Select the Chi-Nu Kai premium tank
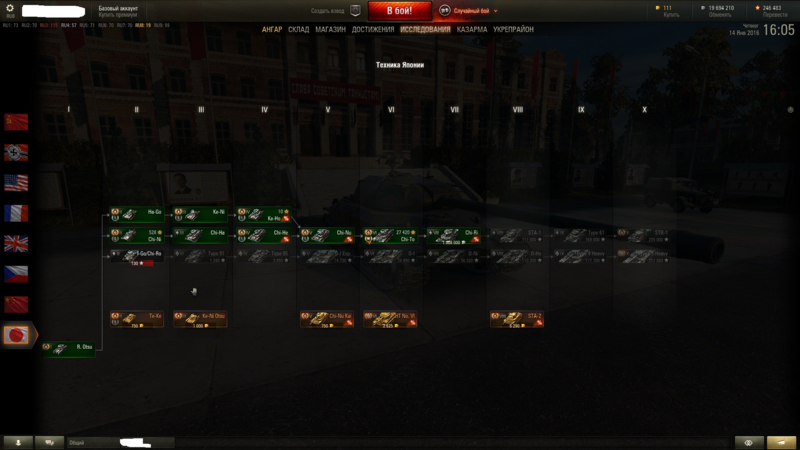The image size is (800, 450). pos(326,319)
